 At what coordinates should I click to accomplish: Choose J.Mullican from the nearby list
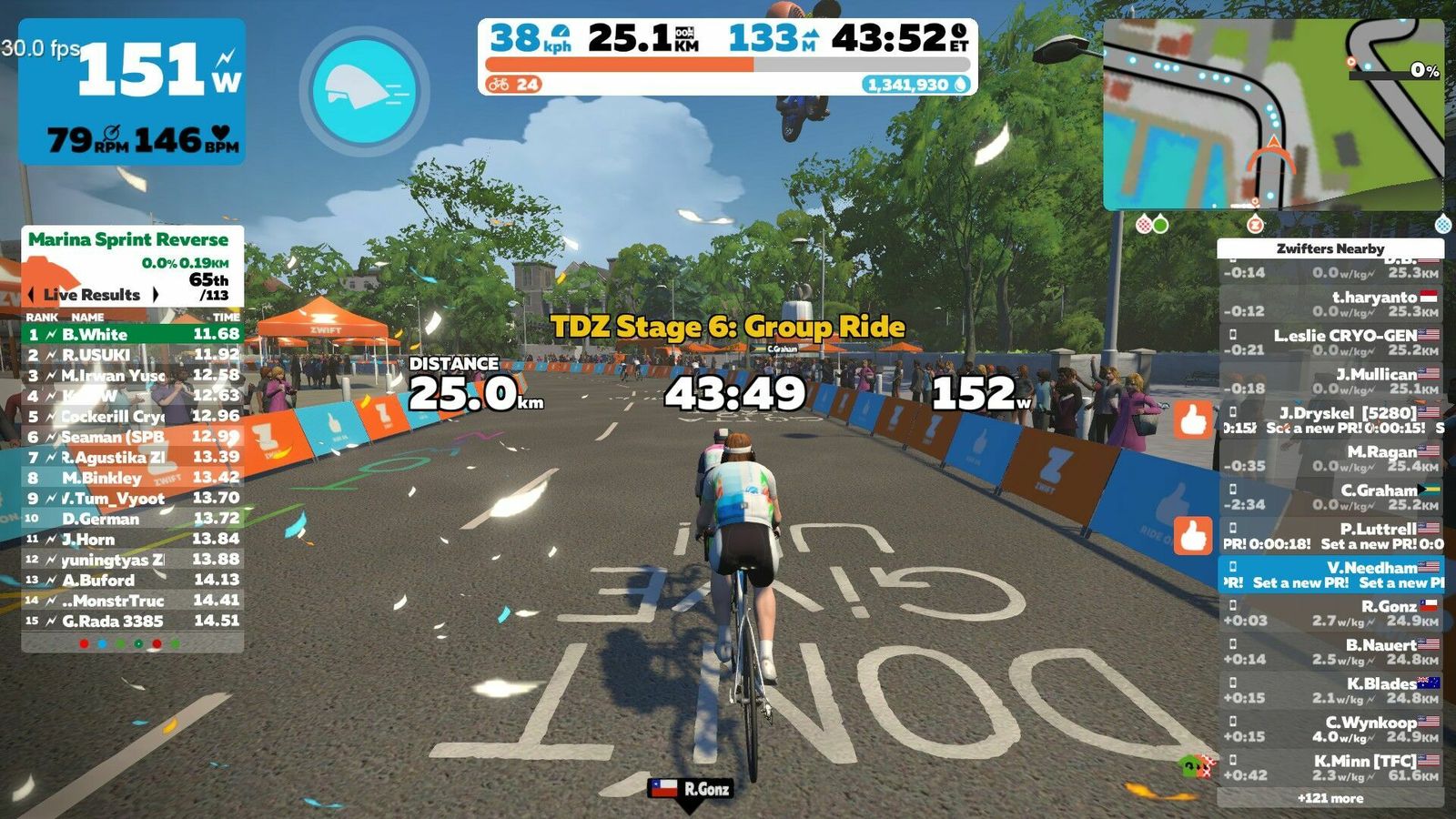point(1330,381)
